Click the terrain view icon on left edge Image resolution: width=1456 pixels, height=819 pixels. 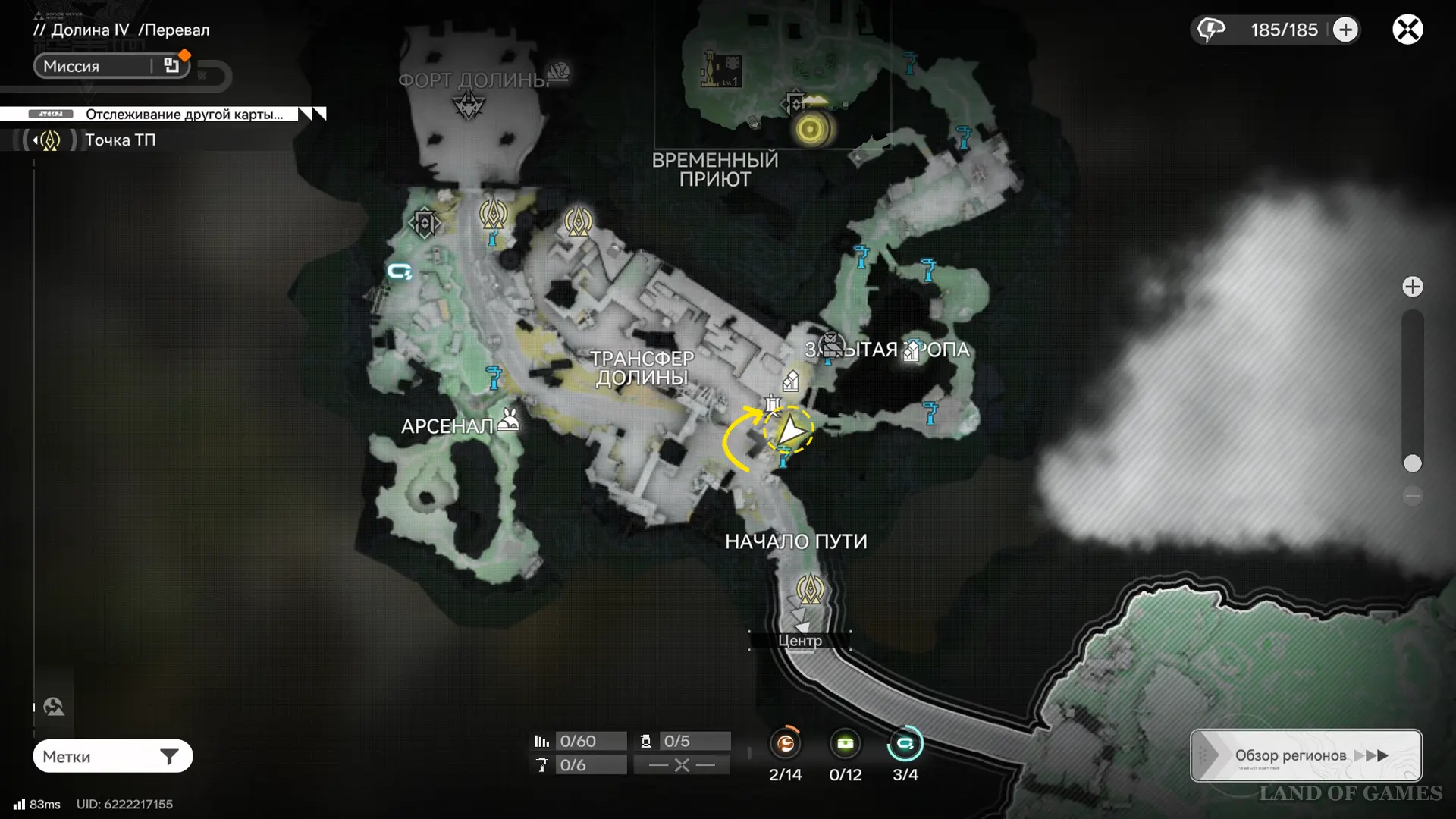tap(54, 707)
